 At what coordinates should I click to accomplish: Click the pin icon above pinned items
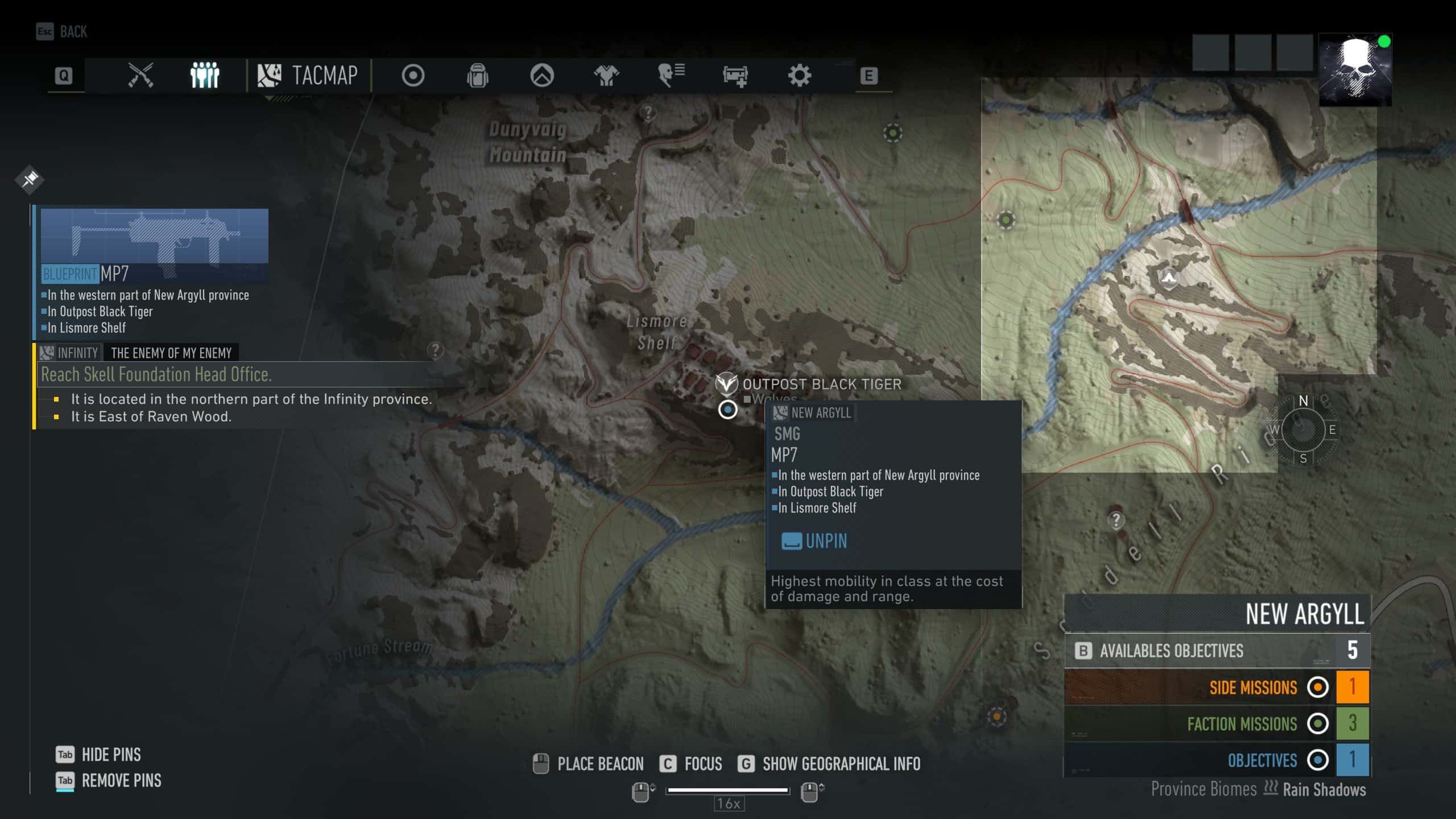coord(30,179)
